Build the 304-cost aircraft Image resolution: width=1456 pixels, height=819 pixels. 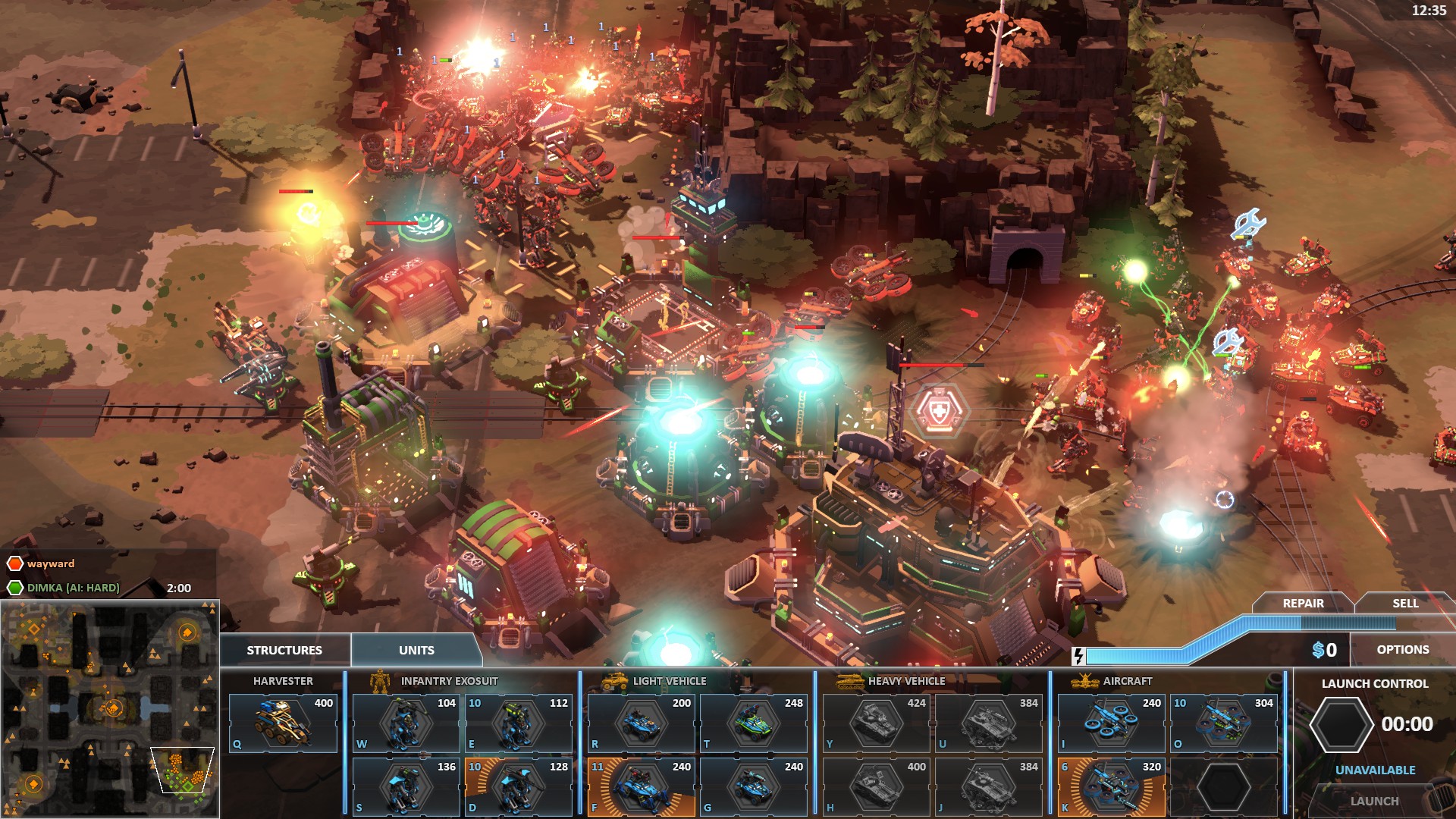pos(1223,723)
